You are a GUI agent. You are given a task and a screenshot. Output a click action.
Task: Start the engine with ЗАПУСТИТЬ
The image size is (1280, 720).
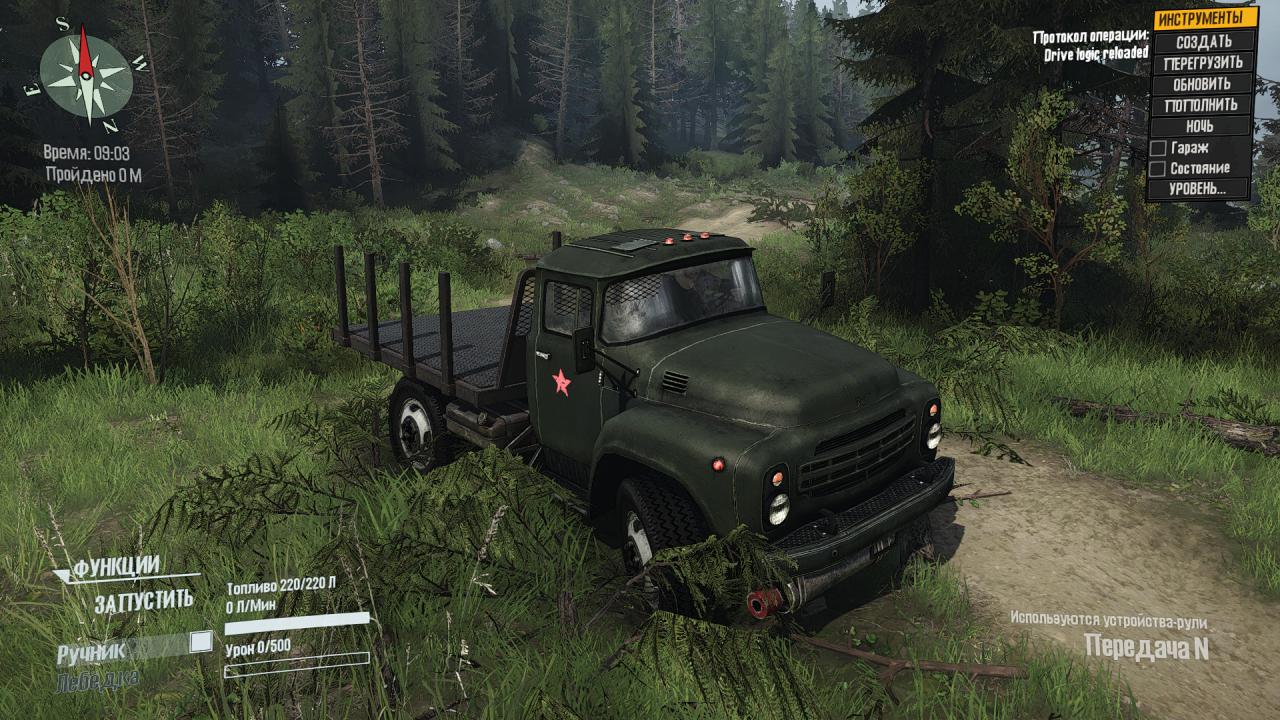[144, 601]
